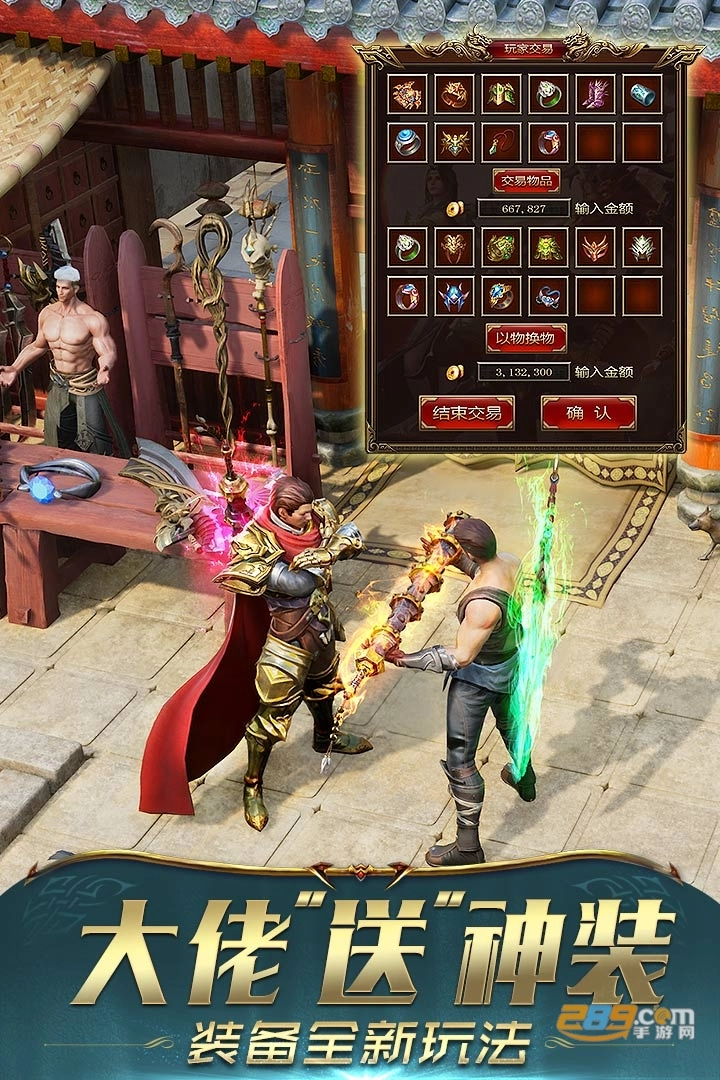Pick the blue horned helmet item
The image size is (720, 1080).
pyautogui.click(x=454, y=296)
